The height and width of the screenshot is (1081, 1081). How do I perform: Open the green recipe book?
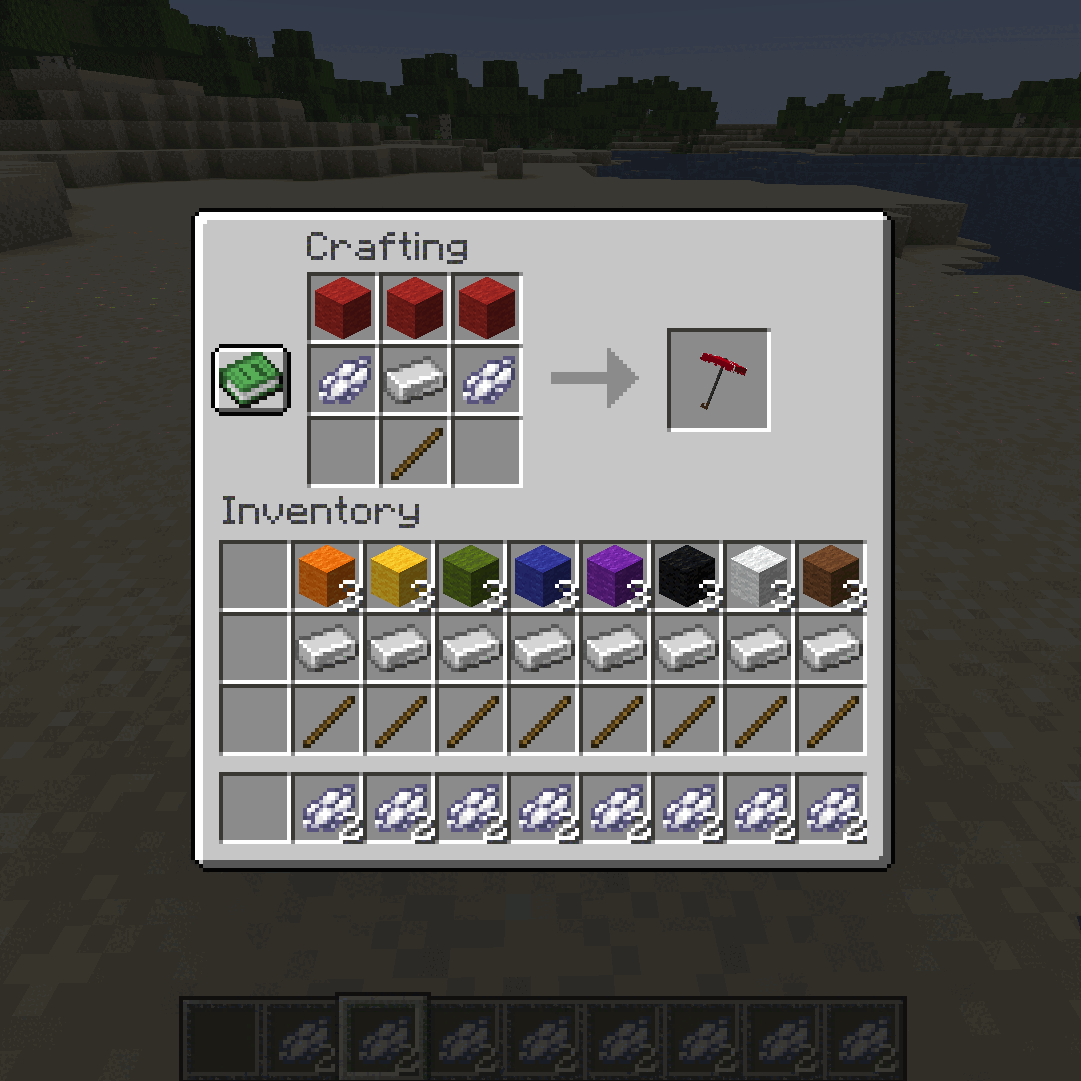tap(251, 379)
